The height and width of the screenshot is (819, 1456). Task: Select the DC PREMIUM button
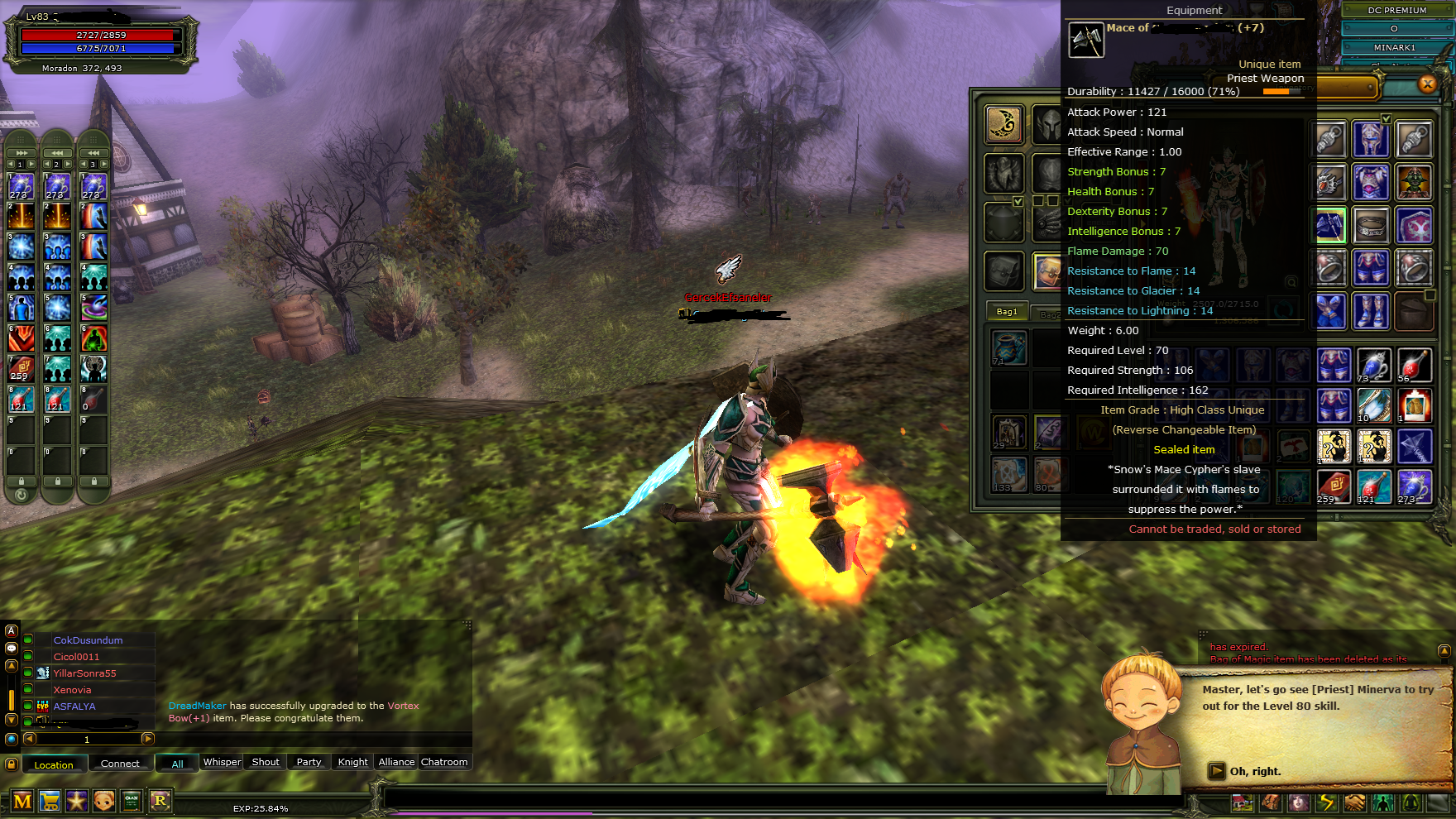(x=1396, y=10)
